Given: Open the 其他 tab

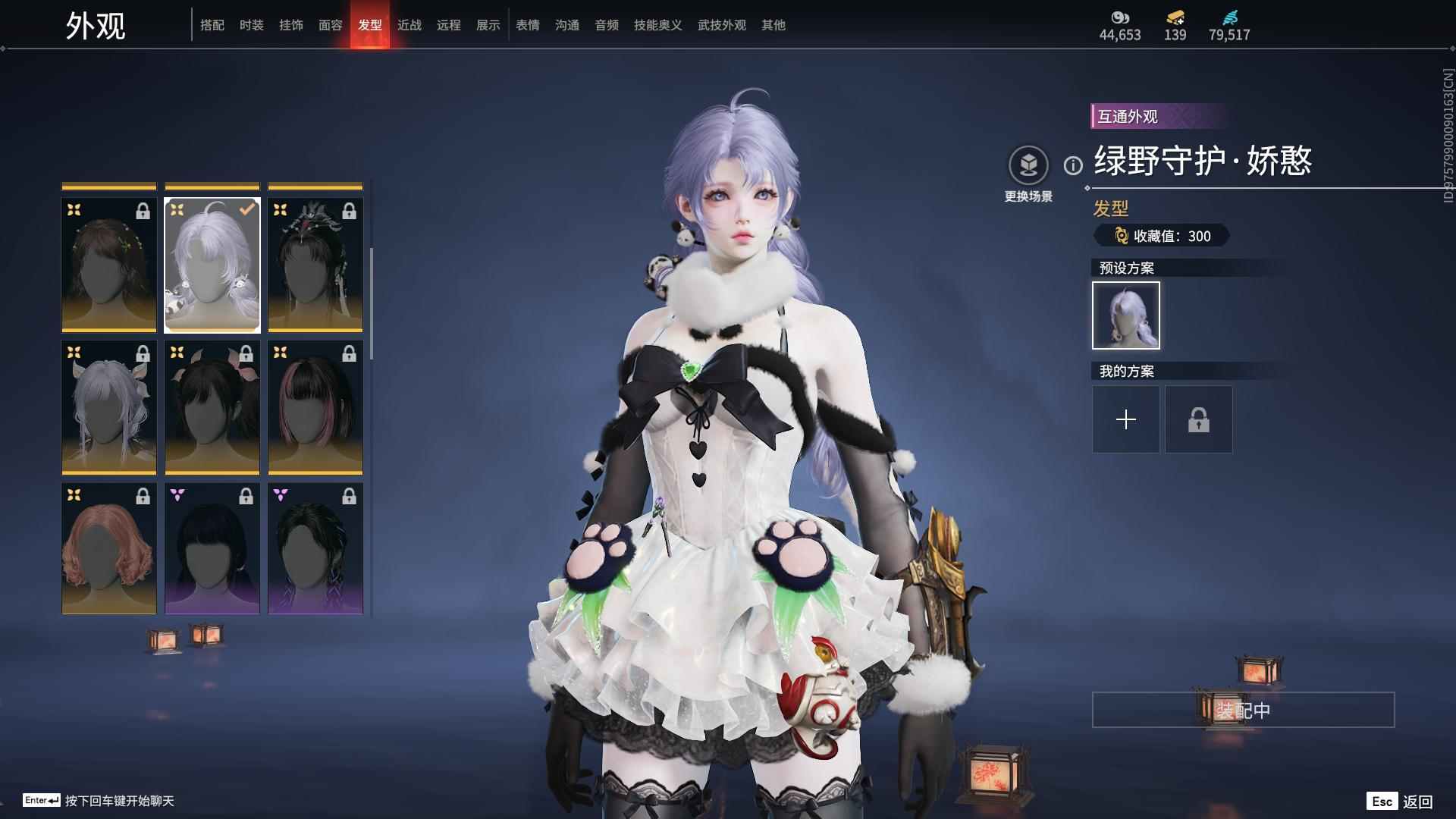Looking at the screenshot, I should (x=773, y=25).
